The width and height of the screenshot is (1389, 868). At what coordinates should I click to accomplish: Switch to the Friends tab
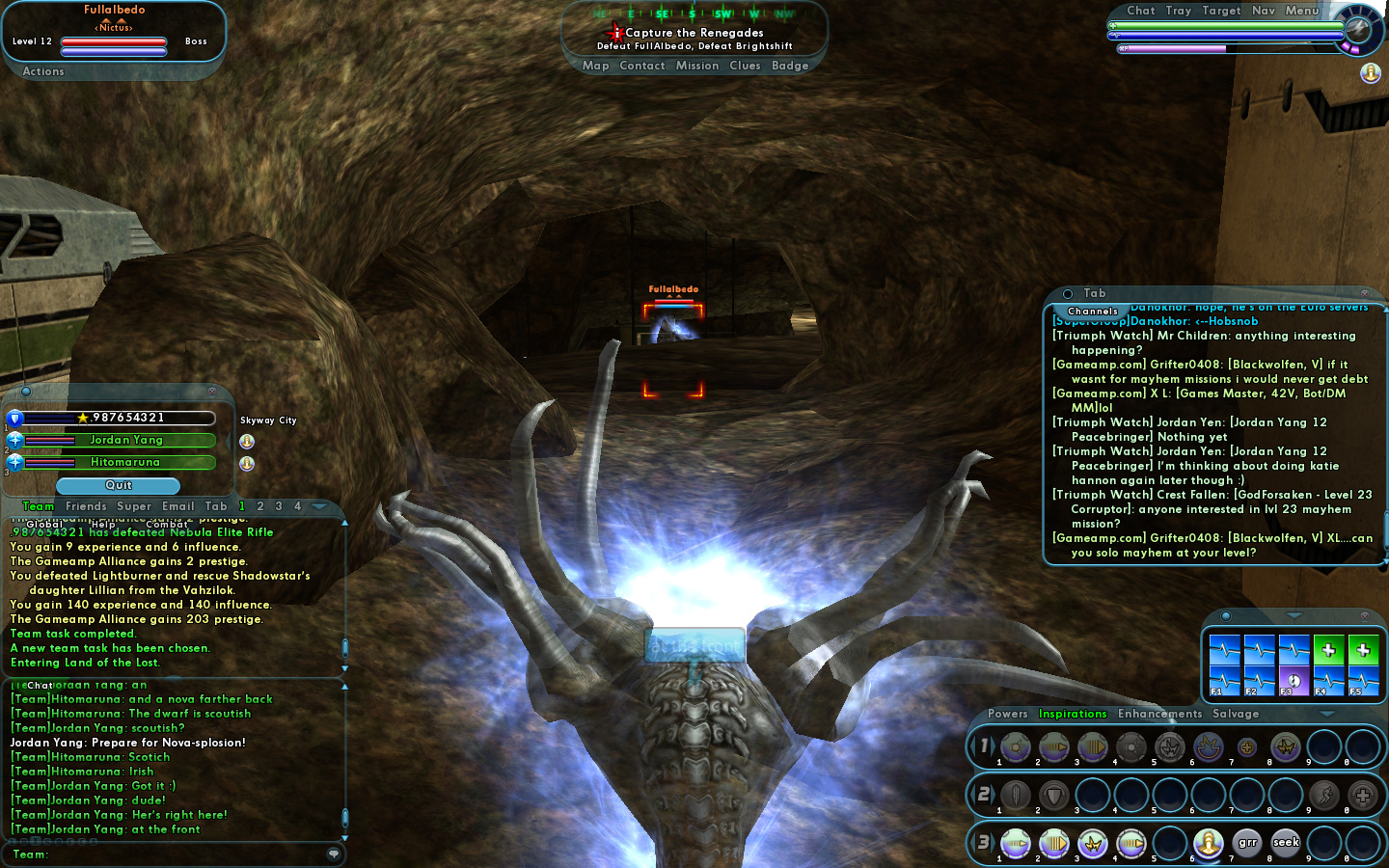(86, 506)
